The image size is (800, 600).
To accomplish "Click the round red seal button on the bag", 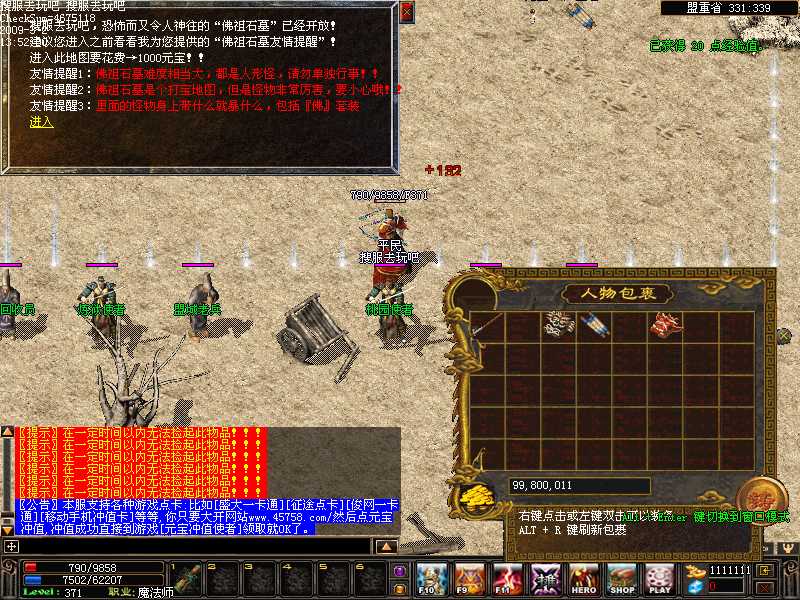I will 755,497.
